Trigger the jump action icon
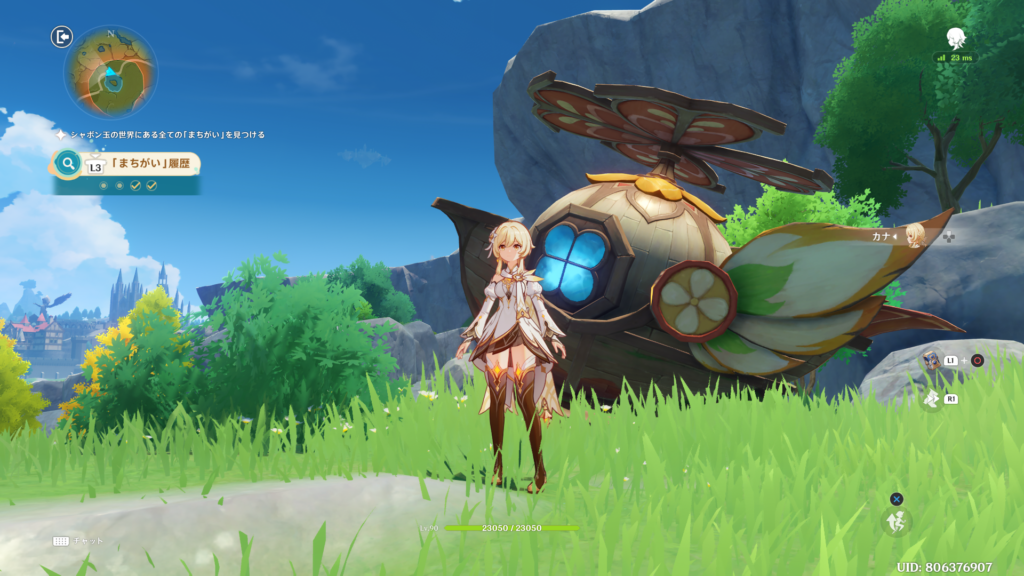 tap(896, 521)
